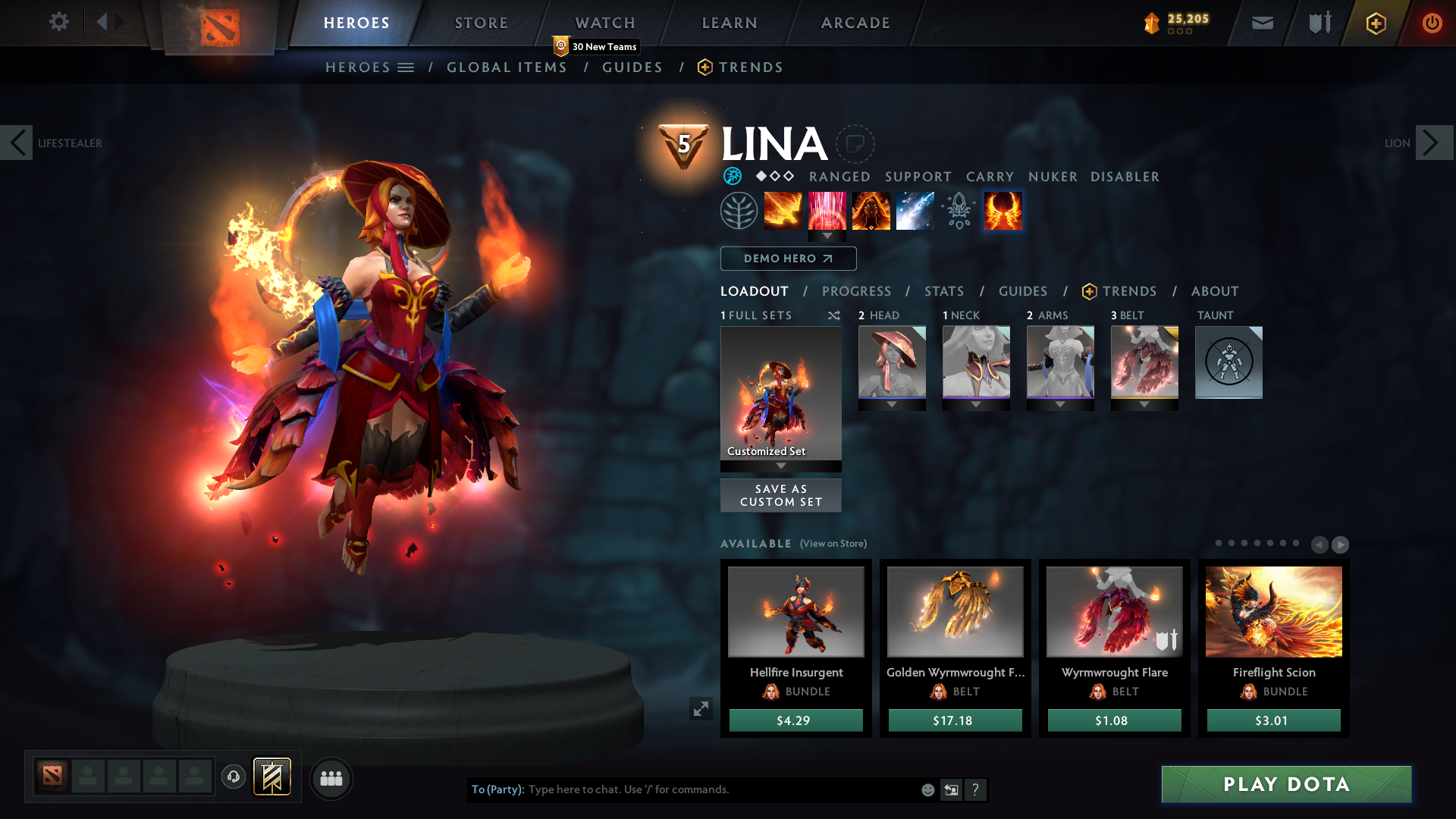Screen dimensions: 1456x819
Task: Toggle fullscreen hero model preview
Action: 701,708
